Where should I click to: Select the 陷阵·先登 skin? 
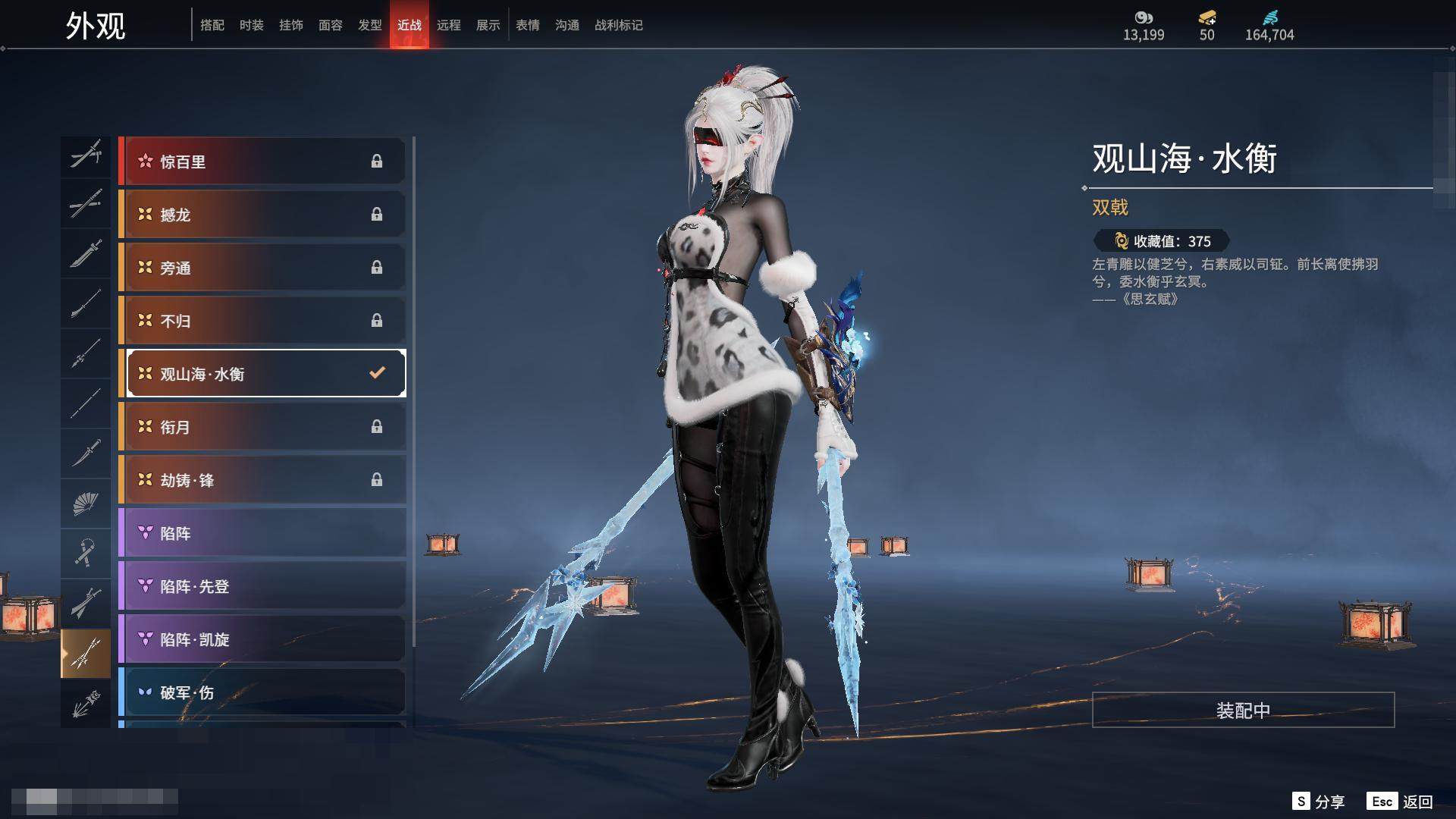pyautogui.click(x=262, y=586)
